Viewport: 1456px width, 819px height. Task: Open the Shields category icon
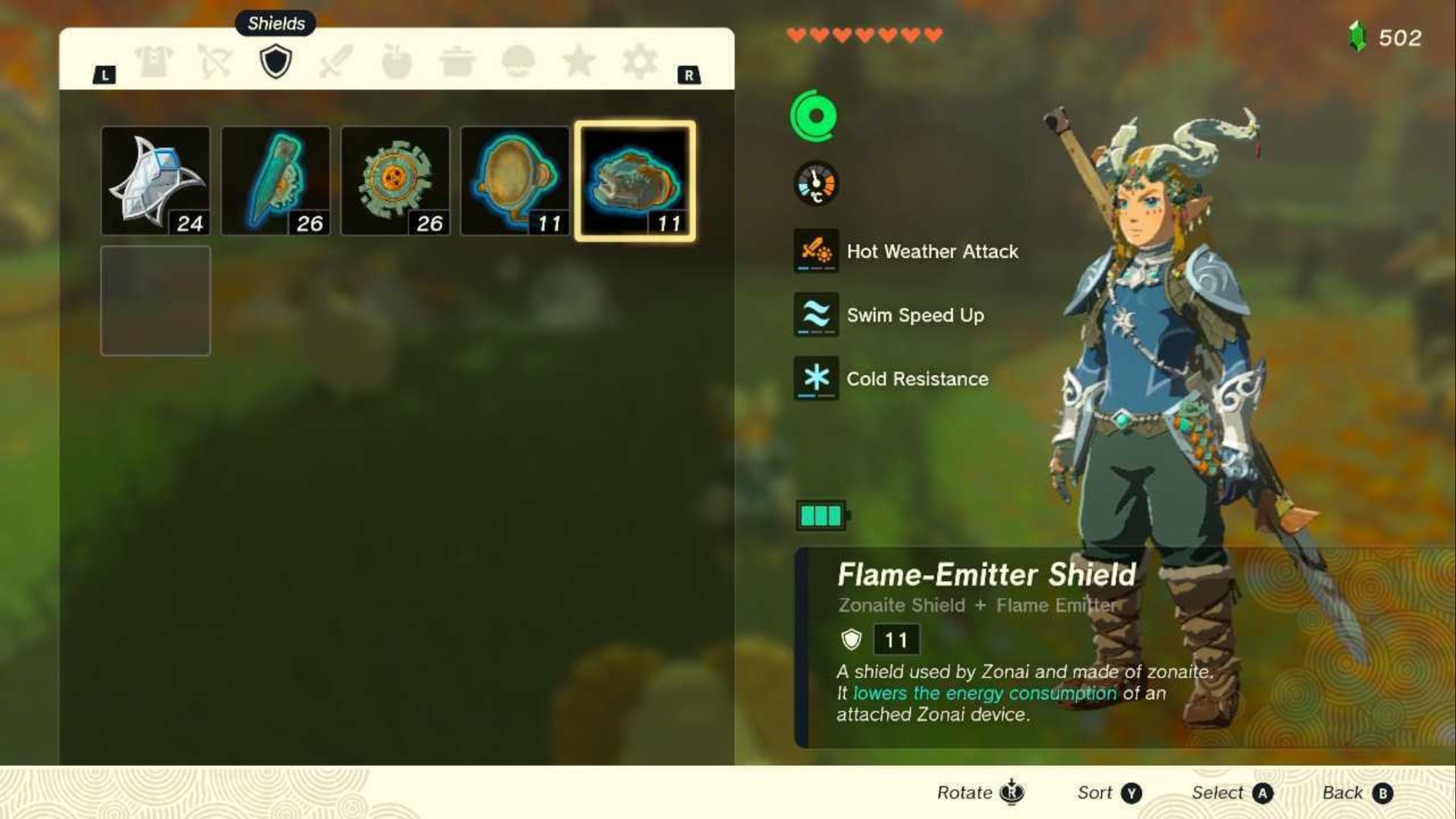tap(275, 62)
